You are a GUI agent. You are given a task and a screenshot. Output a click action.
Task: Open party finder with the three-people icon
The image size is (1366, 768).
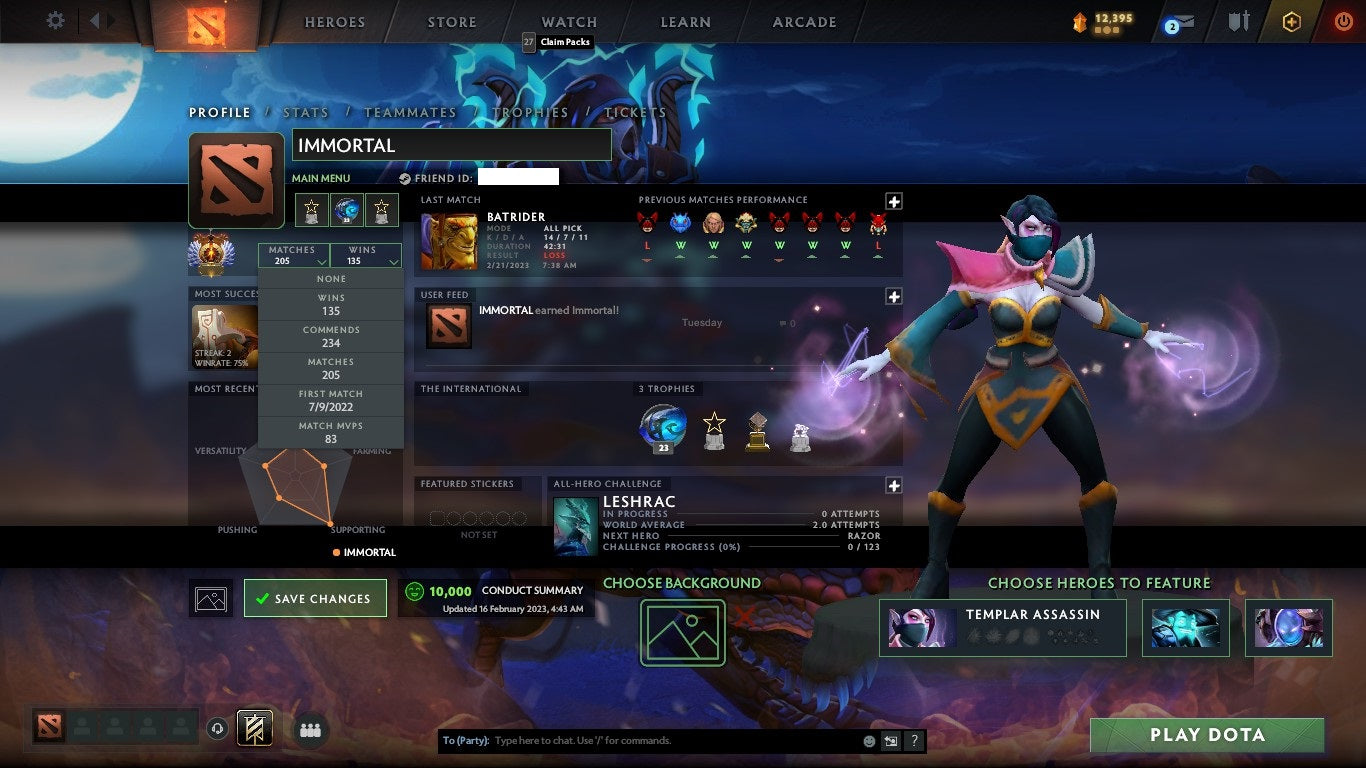tap(311, 730)
